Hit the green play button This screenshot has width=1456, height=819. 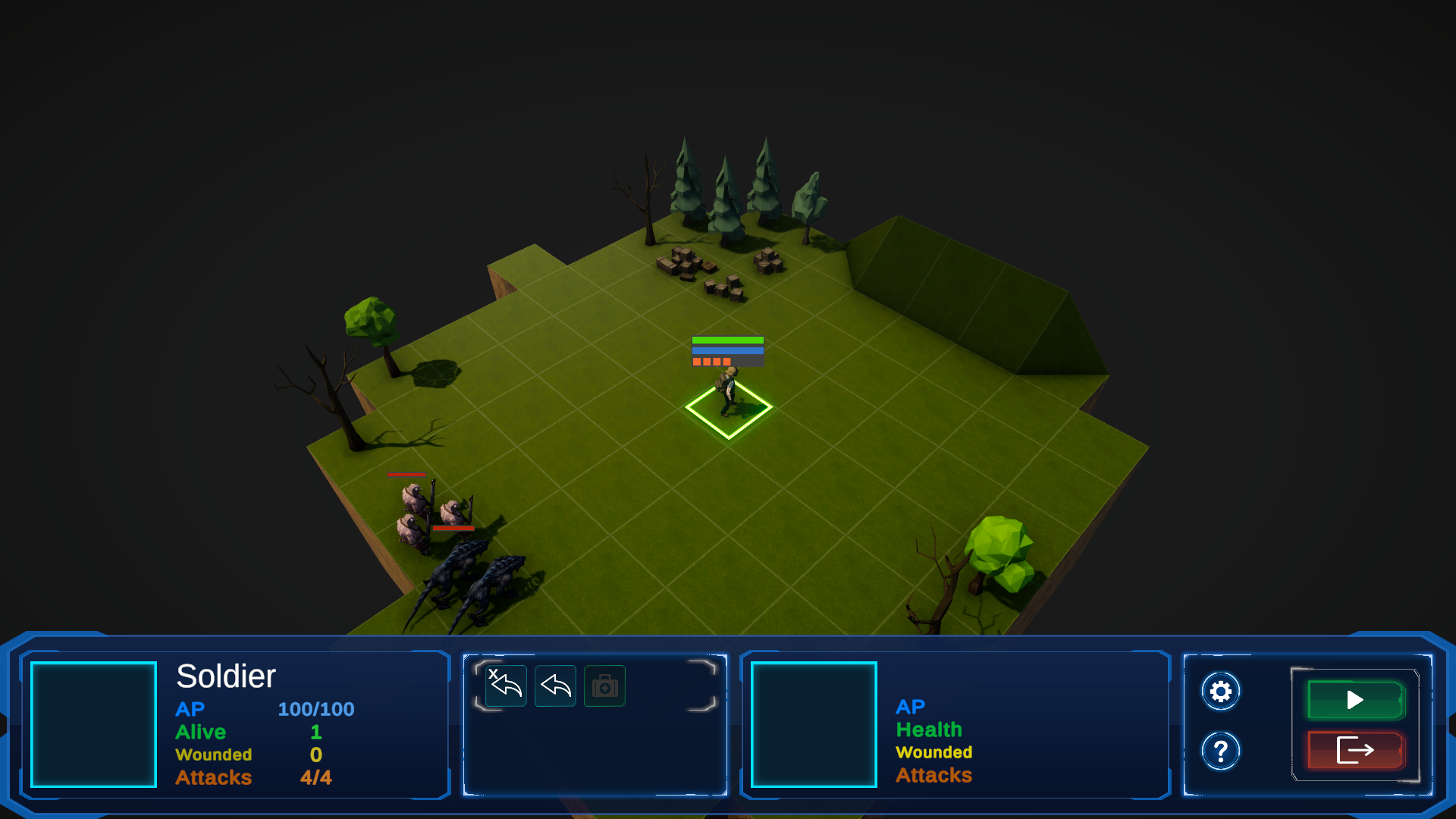[x=1355, y=700]
